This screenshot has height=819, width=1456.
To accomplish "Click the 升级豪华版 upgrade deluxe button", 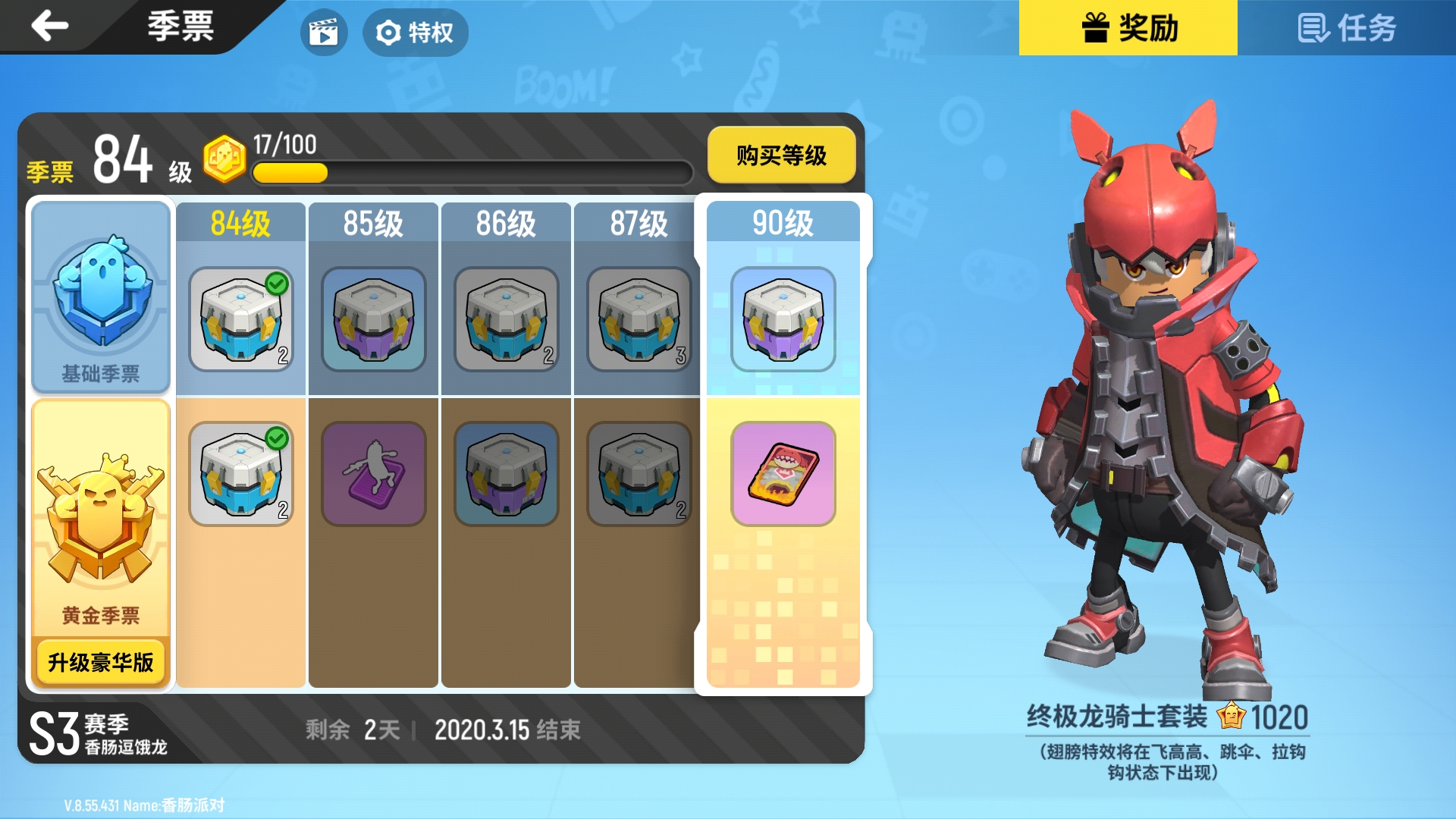I will pyautogui.click(x=100, y=662).
